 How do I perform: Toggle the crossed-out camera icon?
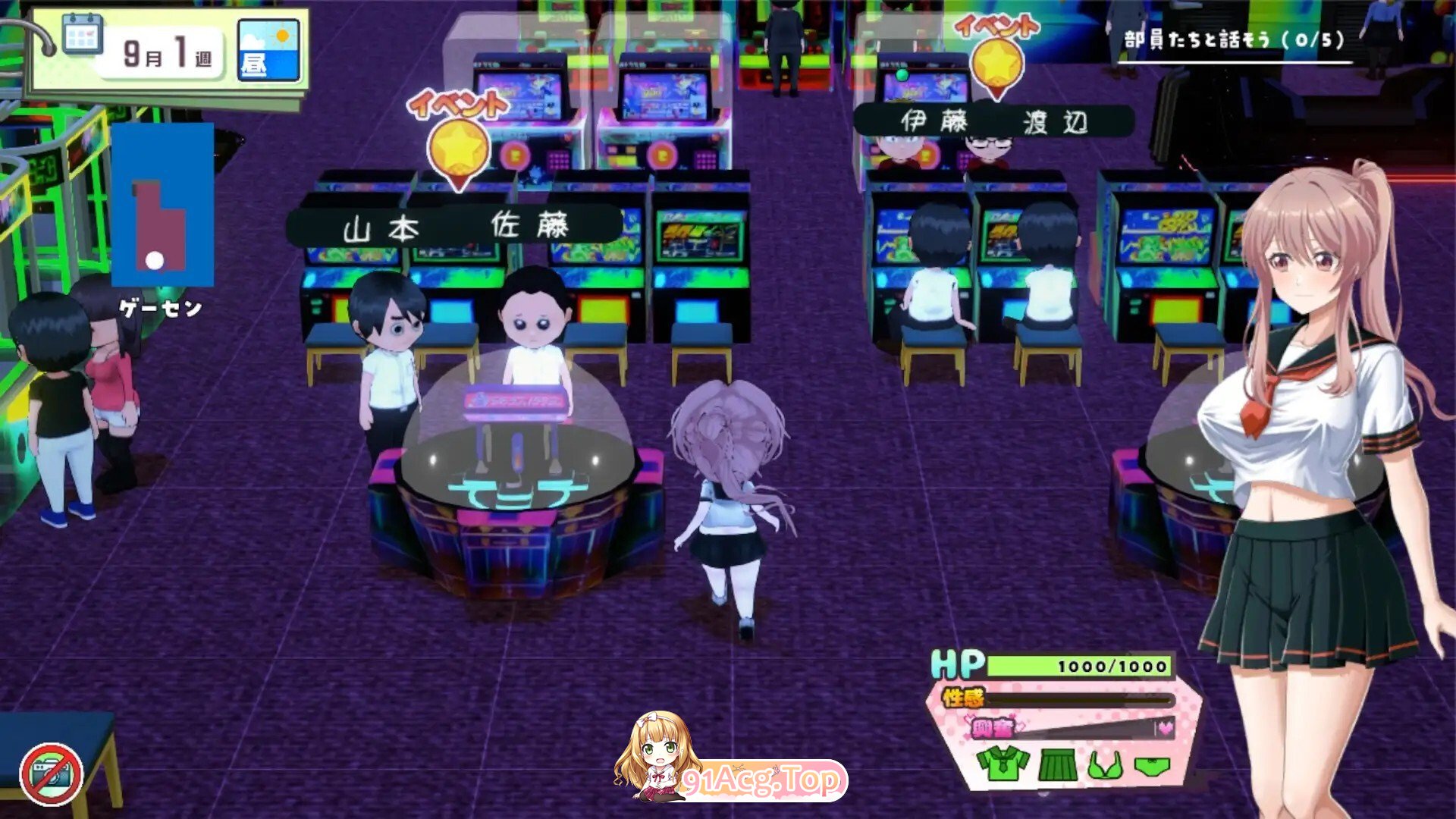point(52,773)
